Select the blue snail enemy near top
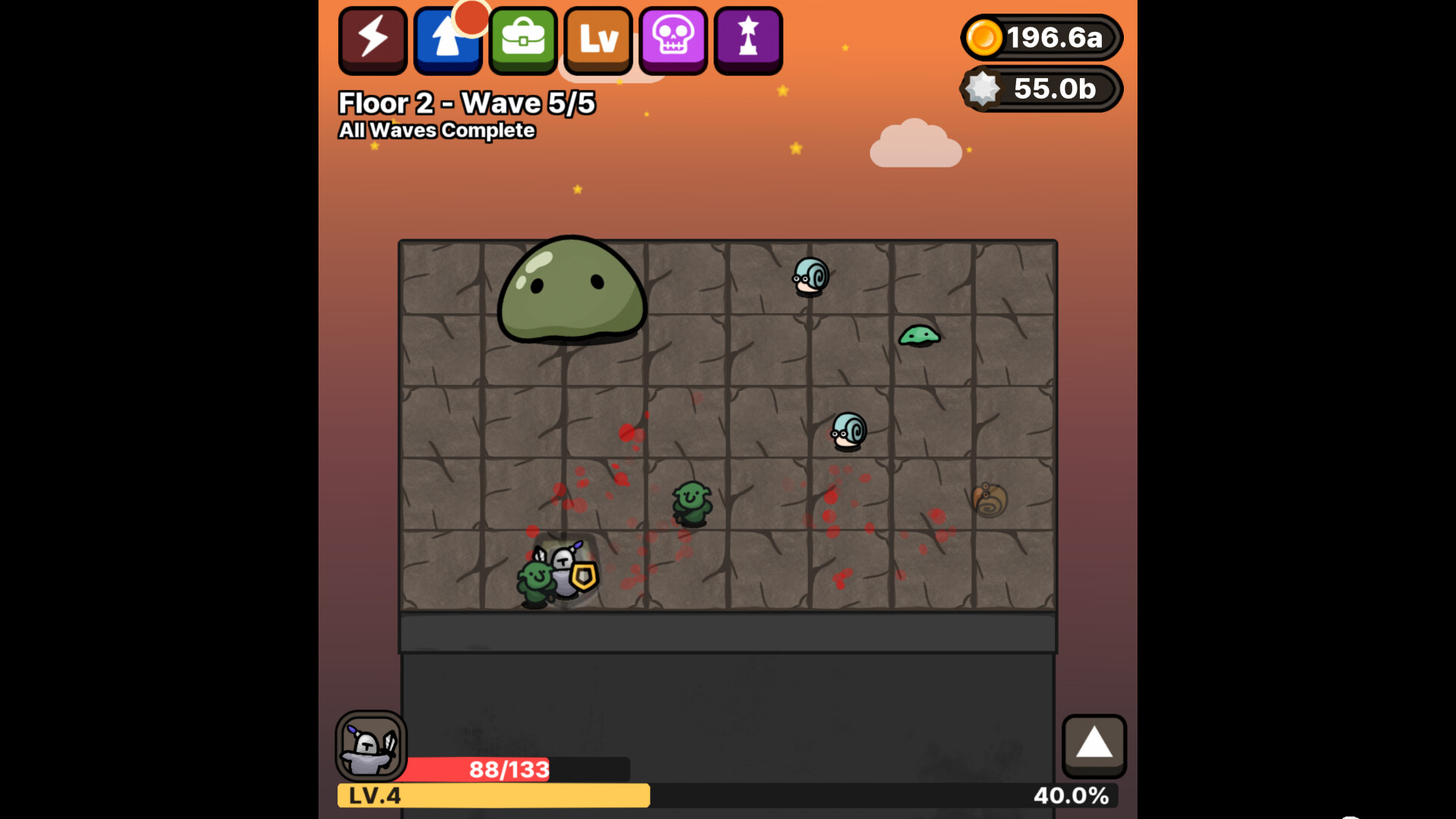This screenshot has height=819, width=1456. pos(808,277)
